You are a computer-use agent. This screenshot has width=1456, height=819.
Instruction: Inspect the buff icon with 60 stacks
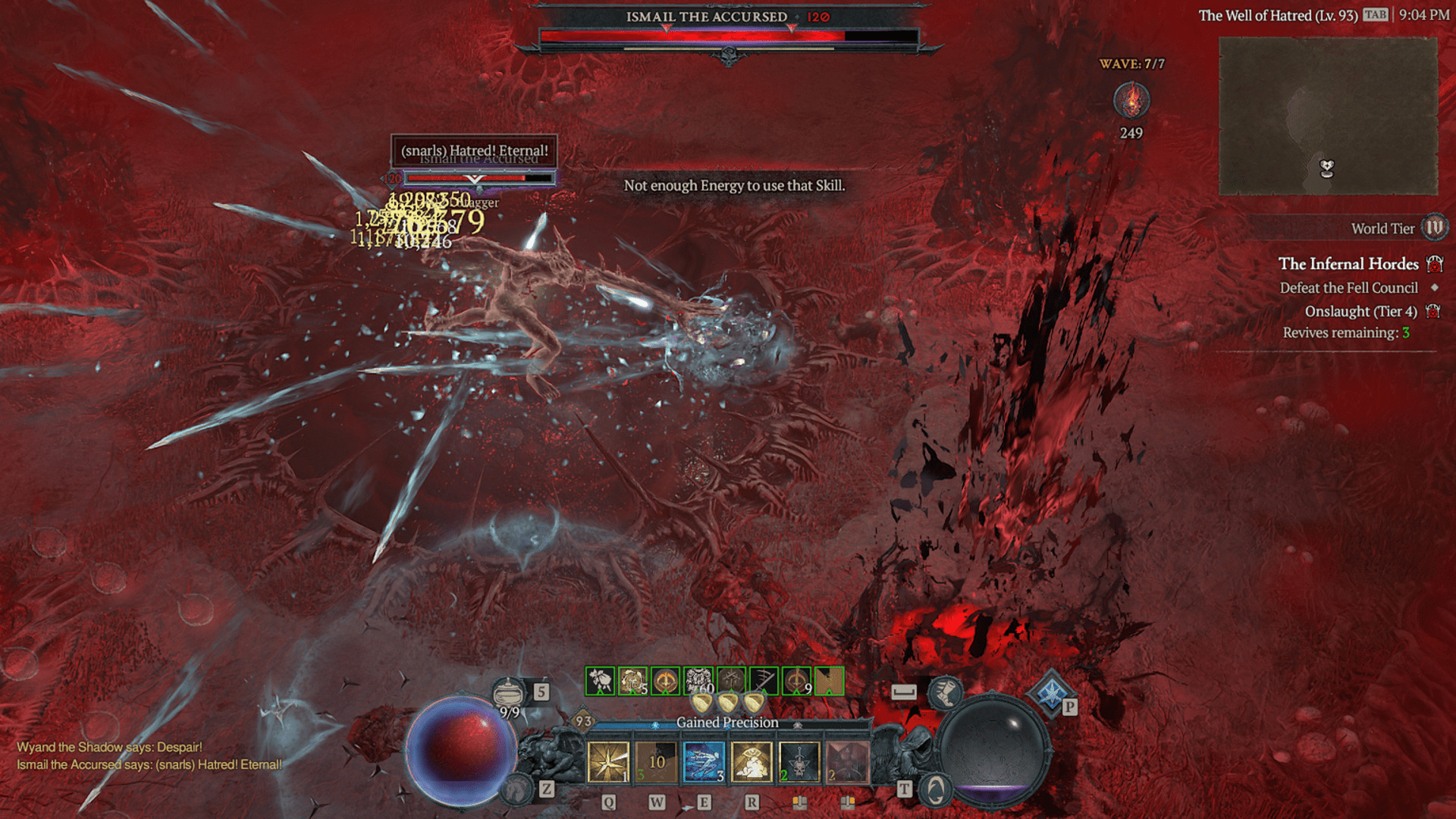(698, 681)
